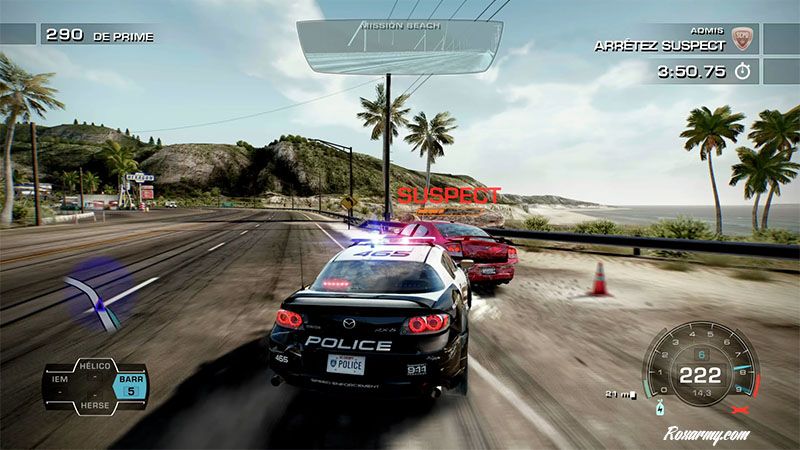
Task: Click the red crossed damage icon
Action: tap(741, 410)
